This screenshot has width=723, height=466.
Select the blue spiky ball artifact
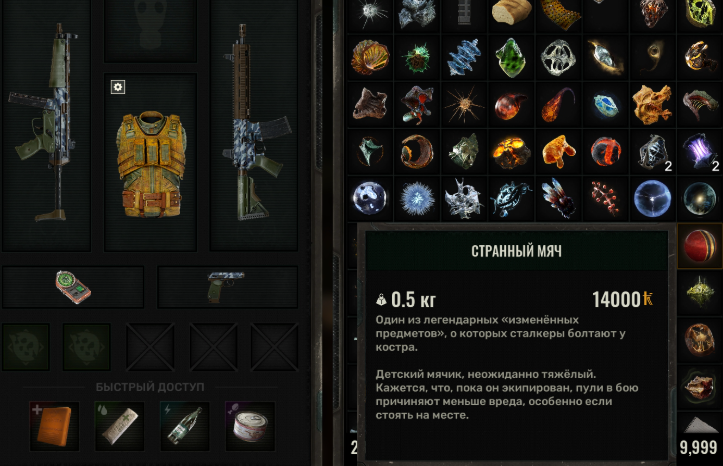(x=415, y=198)
